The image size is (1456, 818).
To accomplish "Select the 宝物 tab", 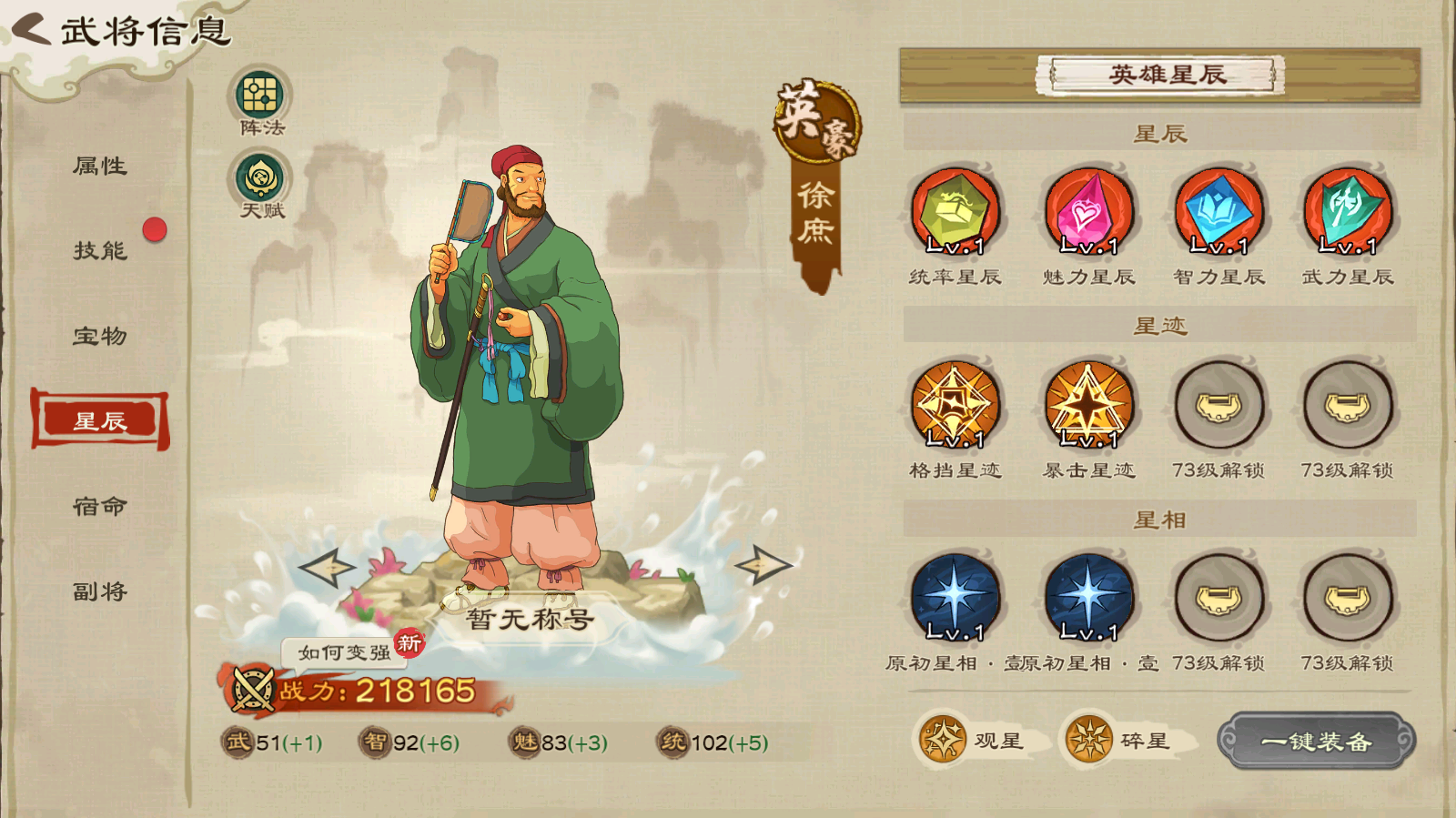I will (x=100, y=336).
